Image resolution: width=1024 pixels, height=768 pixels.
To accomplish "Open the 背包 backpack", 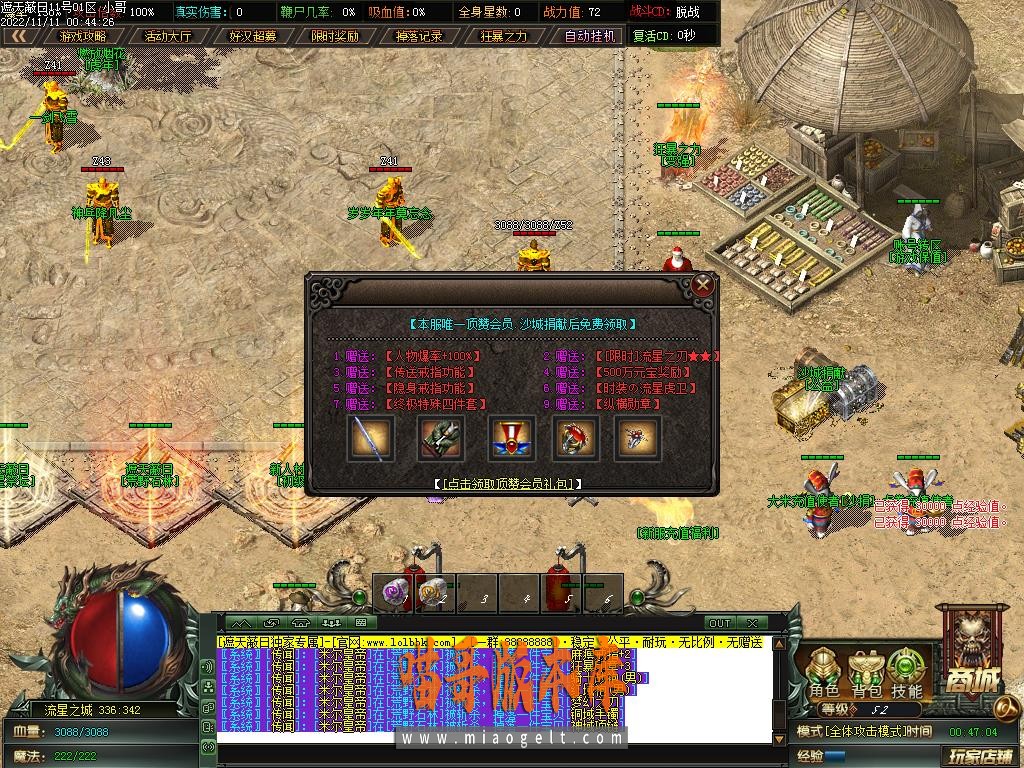I will 866,674.
